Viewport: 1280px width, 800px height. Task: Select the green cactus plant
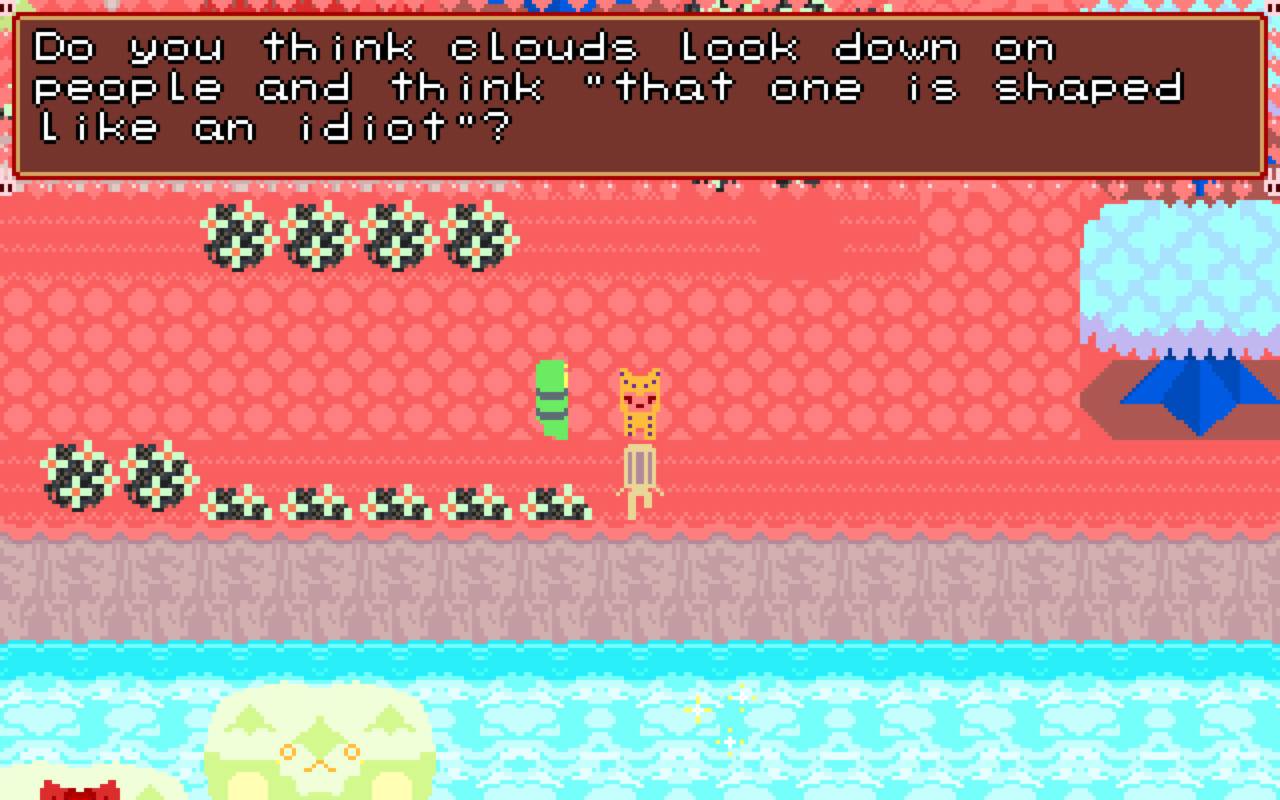[x=550, y=400]
